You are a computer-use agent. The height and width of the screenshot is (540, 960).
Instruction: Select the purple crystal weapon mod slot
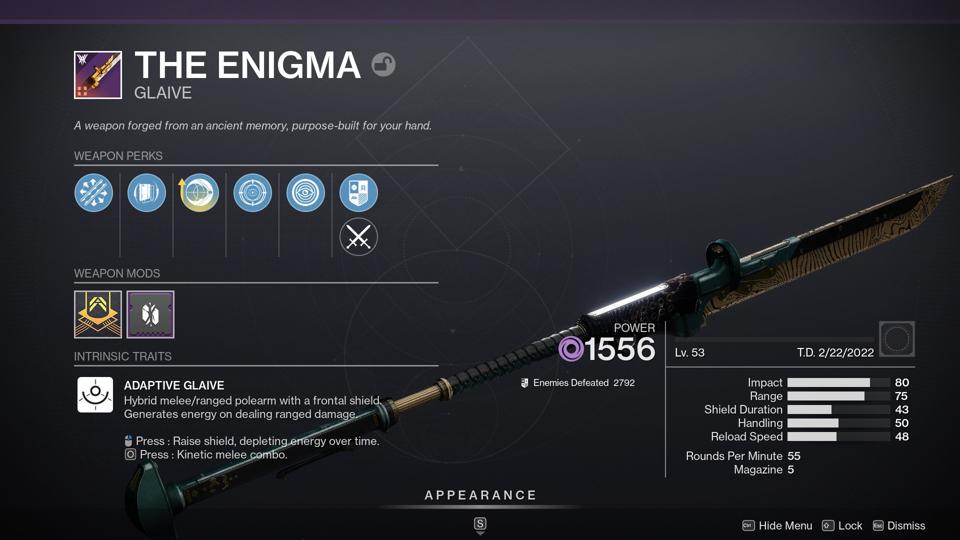150,315
